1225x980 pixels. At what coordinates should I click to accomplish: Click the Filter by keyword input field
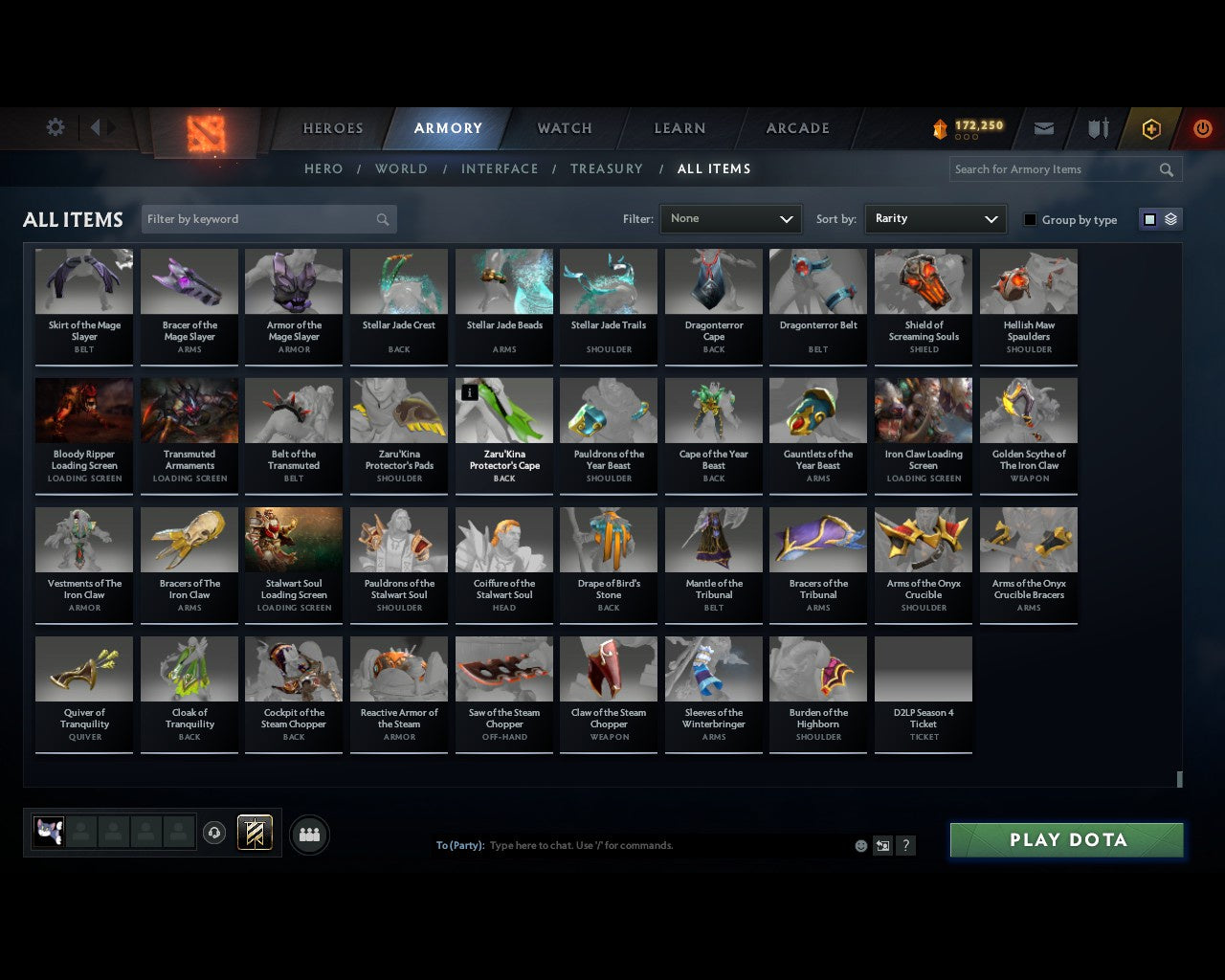coord(258,218)
